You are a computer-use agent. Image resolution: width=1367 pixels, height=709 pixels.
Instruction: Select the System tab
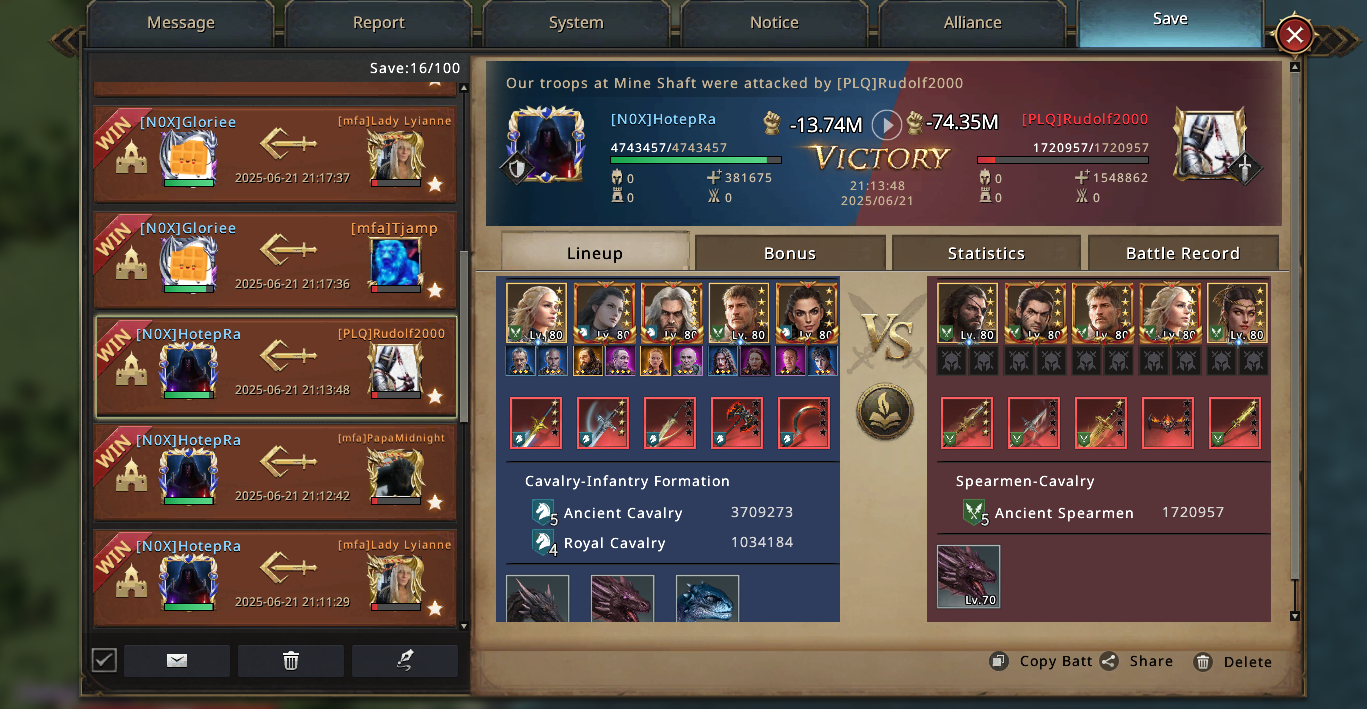(x=576, y=22)
